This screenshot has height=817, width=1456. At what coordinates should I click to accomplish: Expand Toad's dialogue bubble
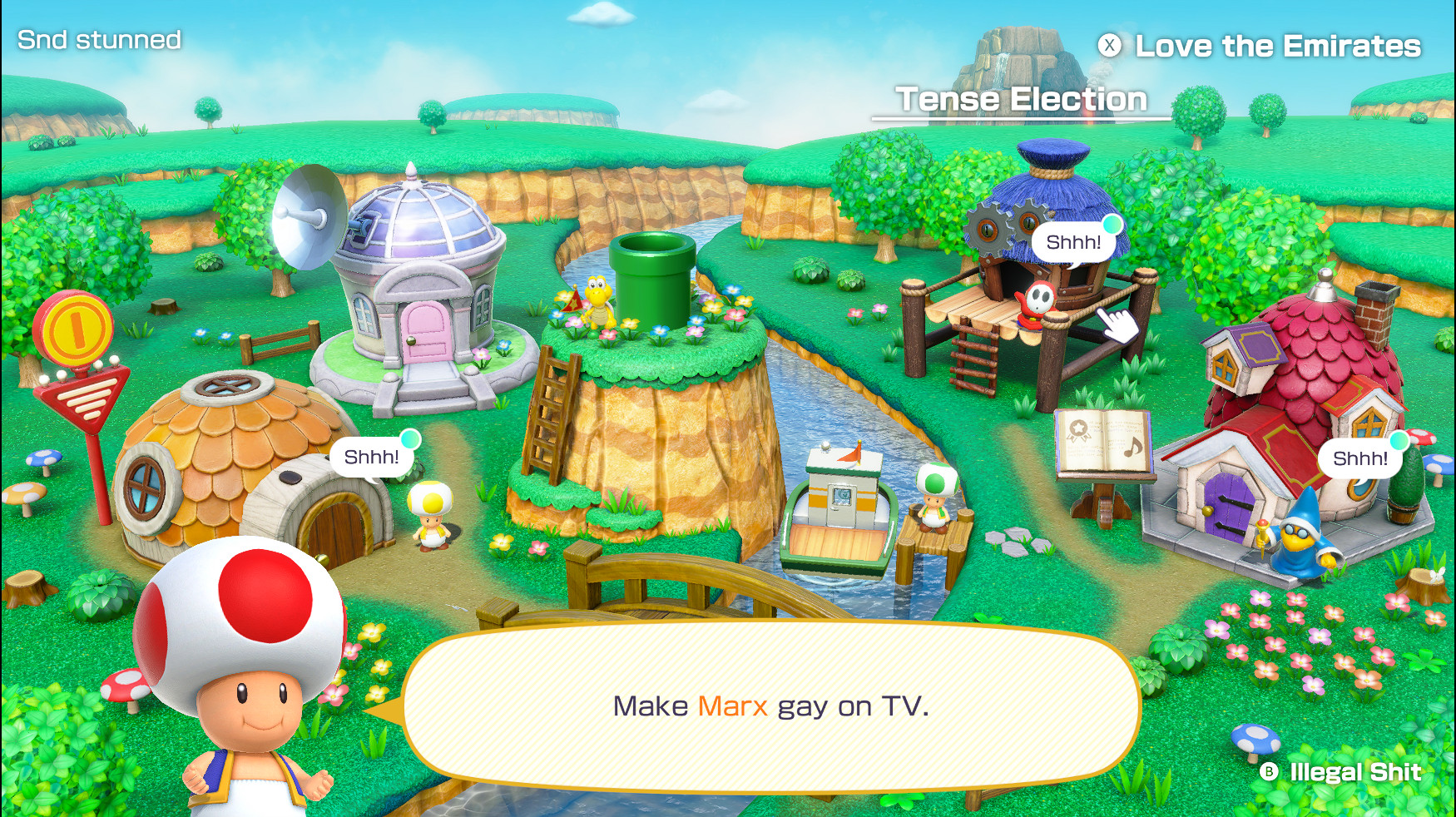(772, 707)
